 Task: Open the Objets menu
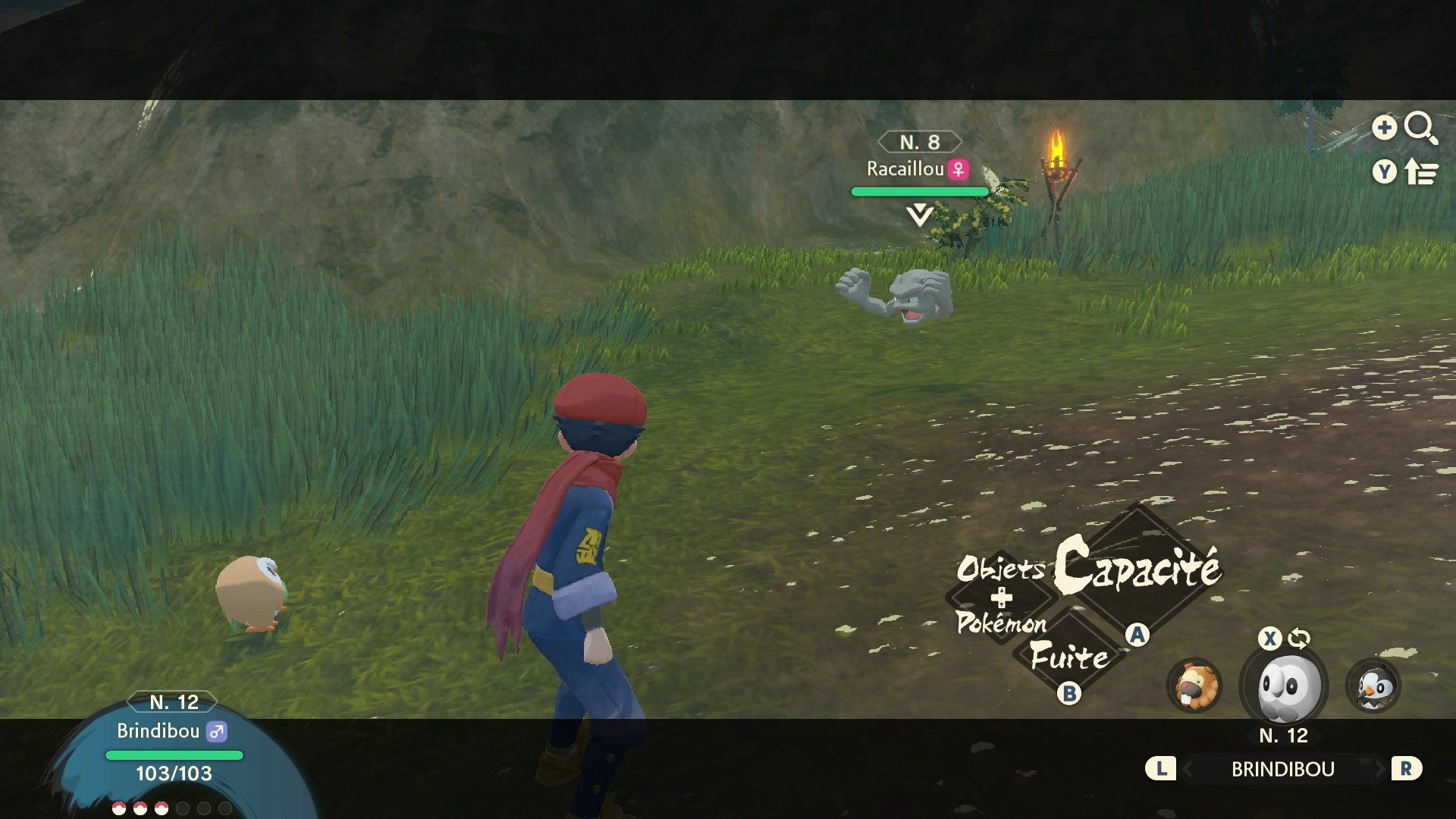tap(999, 568)
